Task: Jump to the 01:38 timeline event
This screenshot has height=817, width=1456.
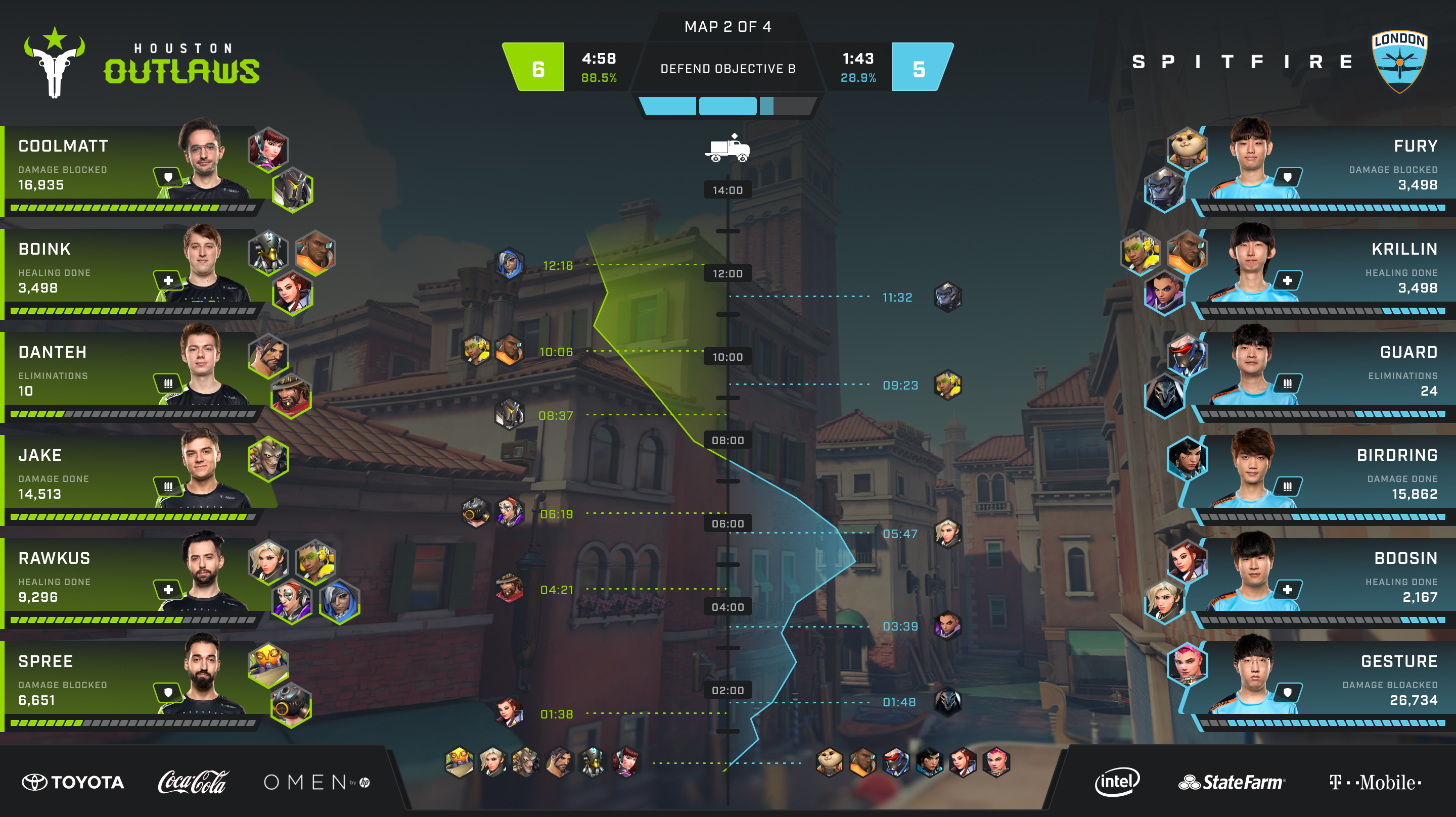Action: pos(556,714)
